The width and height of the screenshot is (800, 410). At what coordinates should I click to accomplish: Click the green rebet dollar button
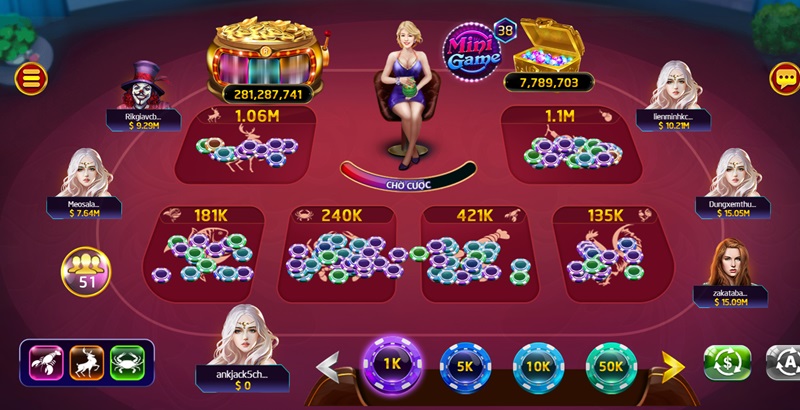tap(727, 362)
